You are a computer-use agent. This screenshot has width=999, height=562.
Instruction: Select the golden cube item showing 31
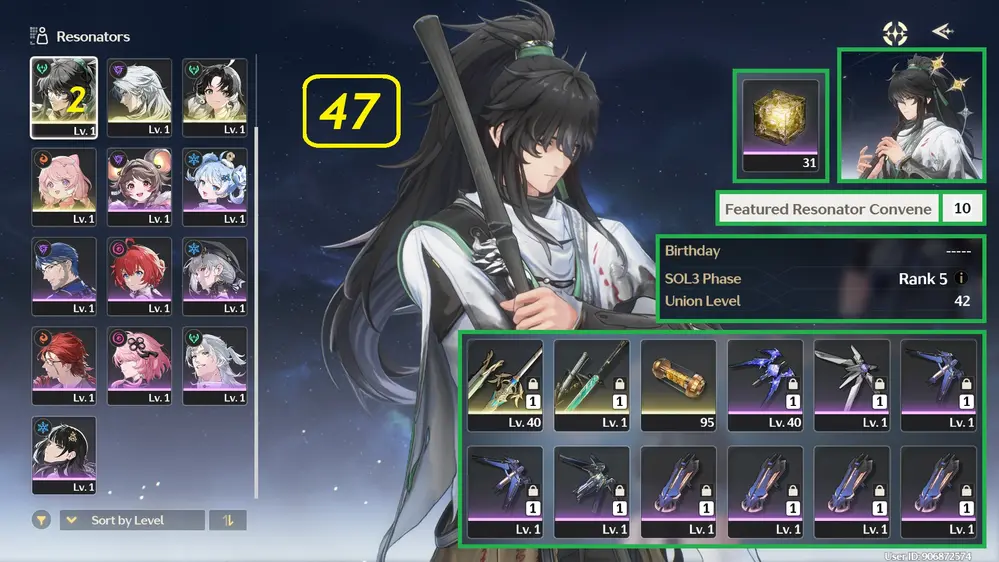point(780,124)
